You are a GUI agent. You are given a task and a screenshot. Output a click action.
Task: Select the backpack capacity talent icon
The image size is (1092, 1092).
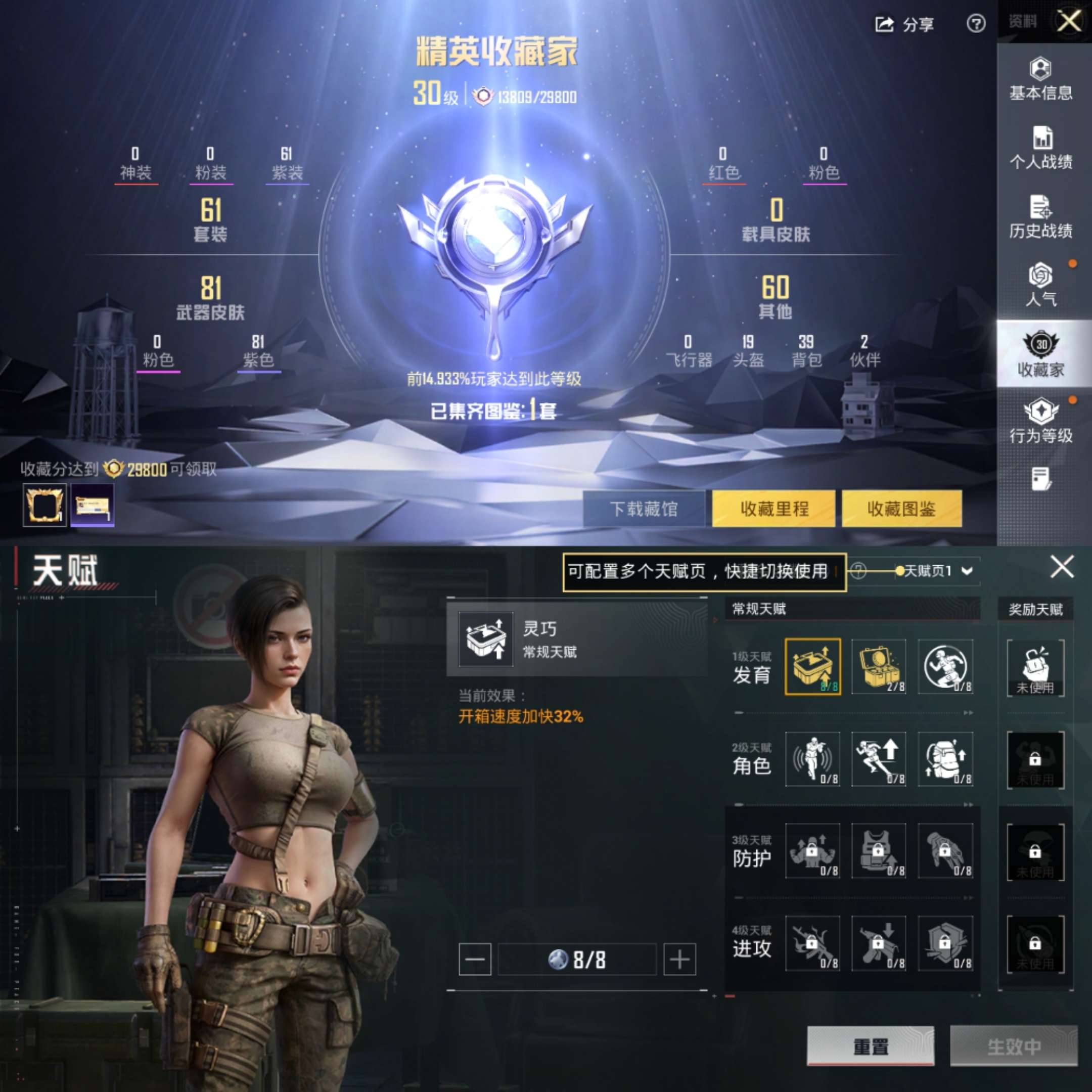pyautogui.click(x=945, y=759)
